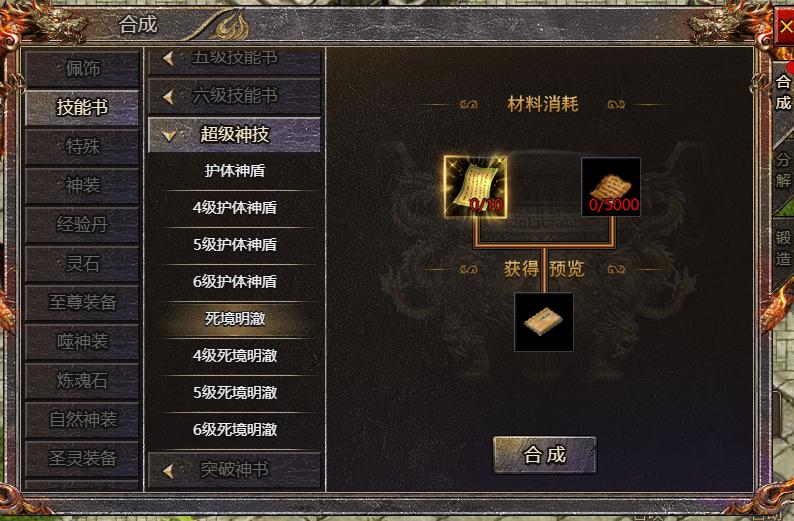794x521 pixels.
Task: Click the glowing scroll material slot
Action: pyautogui.click(x=475, y=187)
